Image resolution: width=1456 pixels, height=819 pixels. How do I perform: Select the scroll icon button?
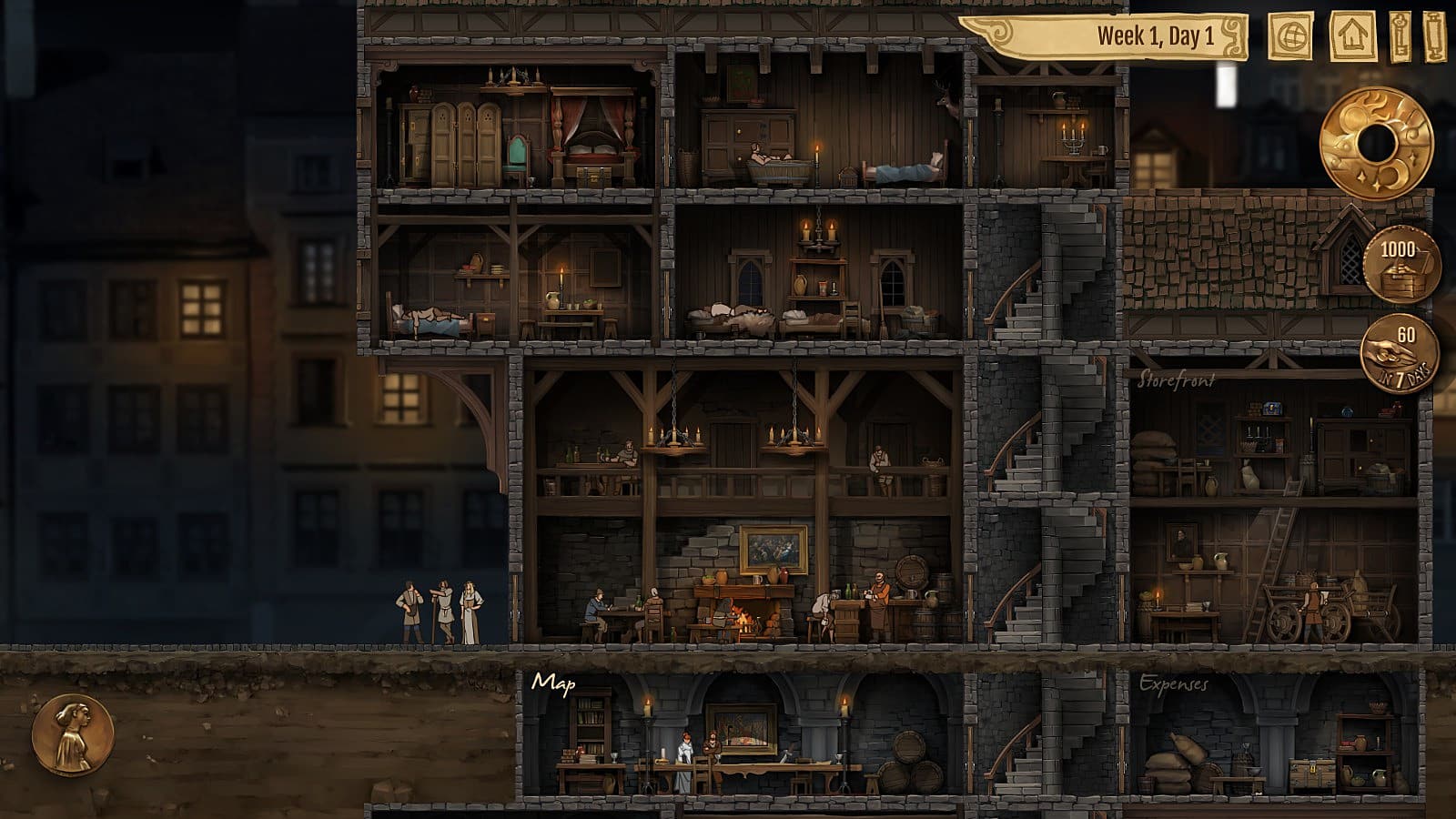click(x=1434, y=37)
